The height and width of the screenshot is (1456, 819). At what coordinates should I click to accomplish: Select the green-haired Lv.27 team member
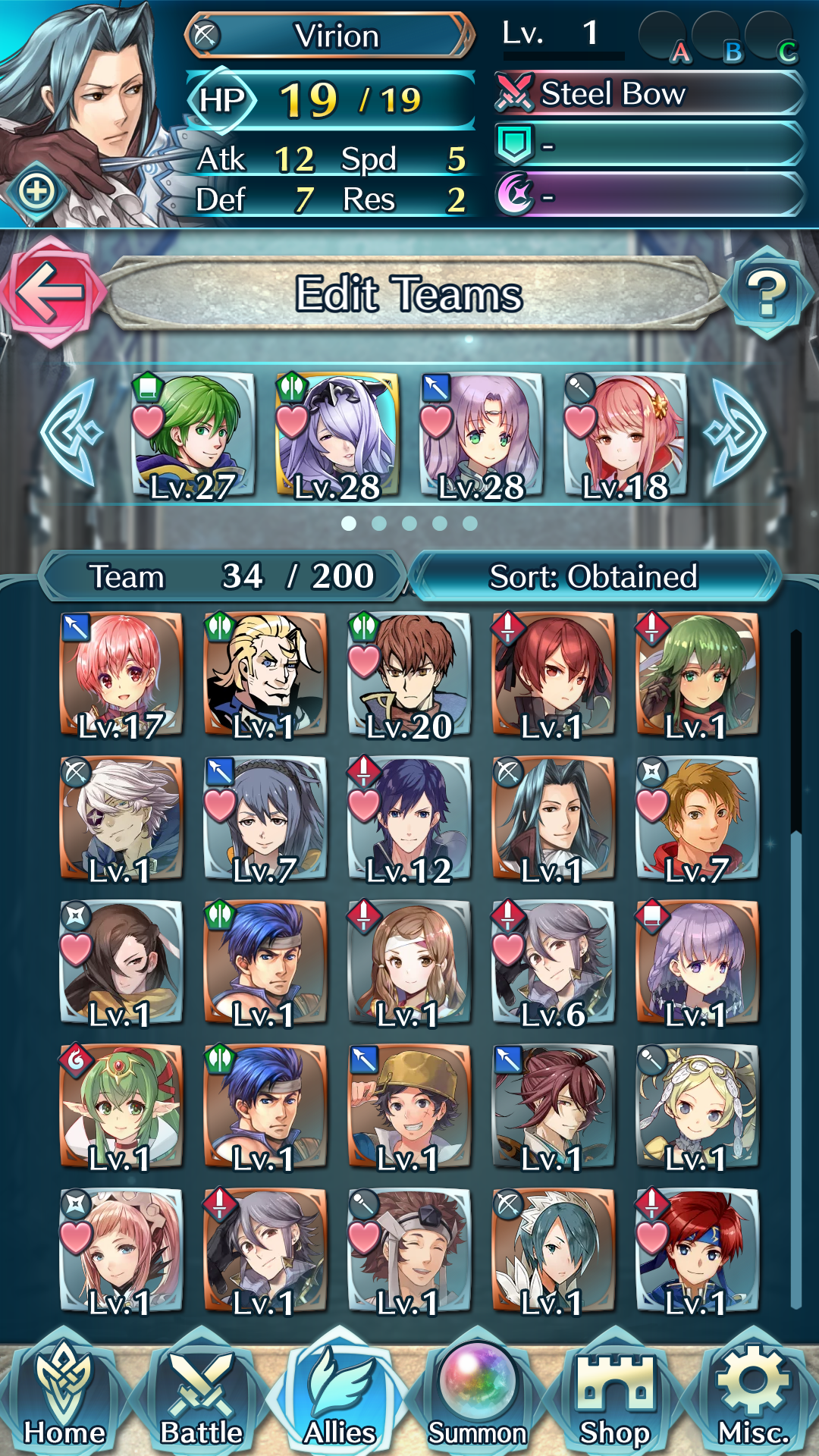pyautogui.click(x=193, y=436)
